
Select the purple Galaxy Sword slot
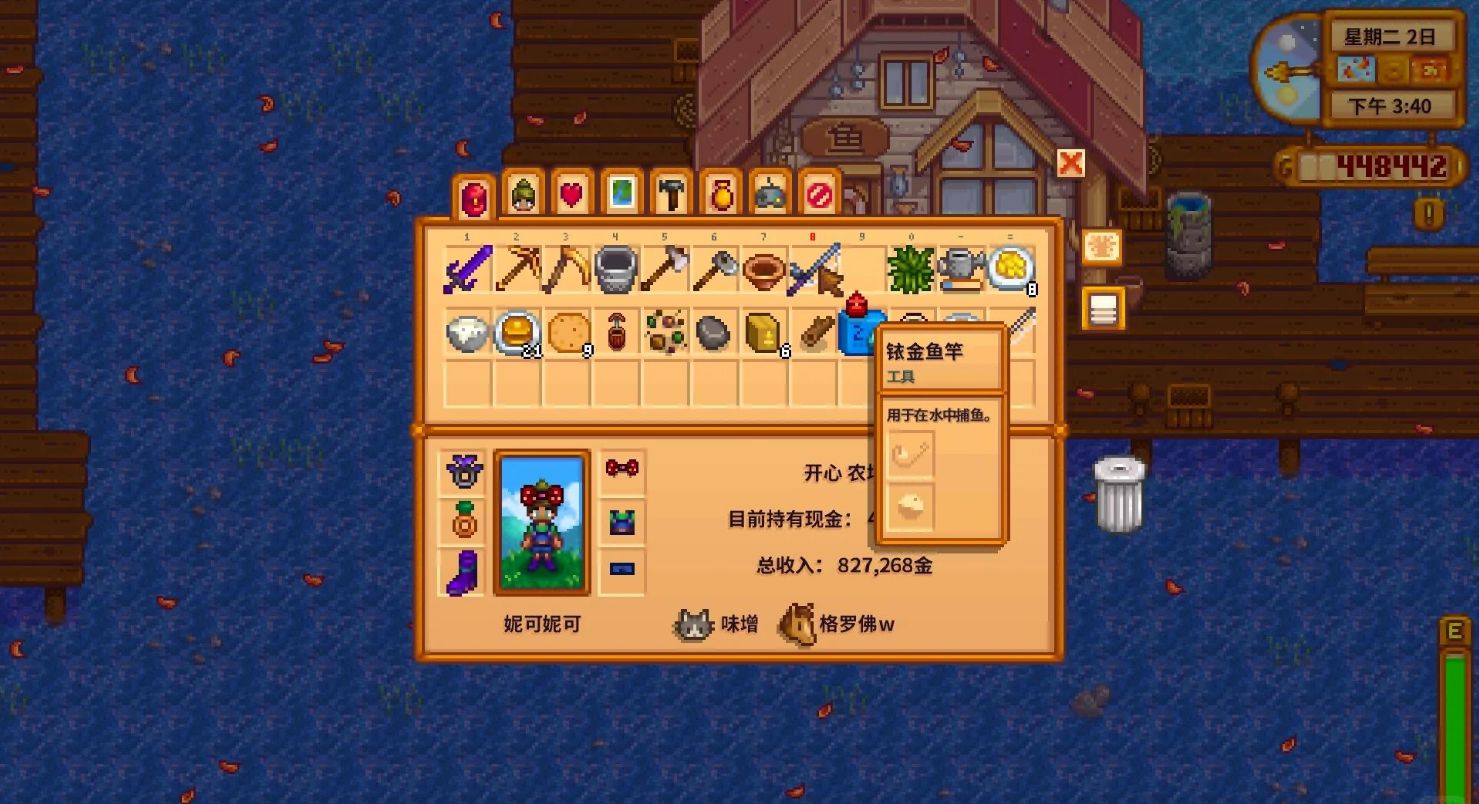tap(468, 271)
